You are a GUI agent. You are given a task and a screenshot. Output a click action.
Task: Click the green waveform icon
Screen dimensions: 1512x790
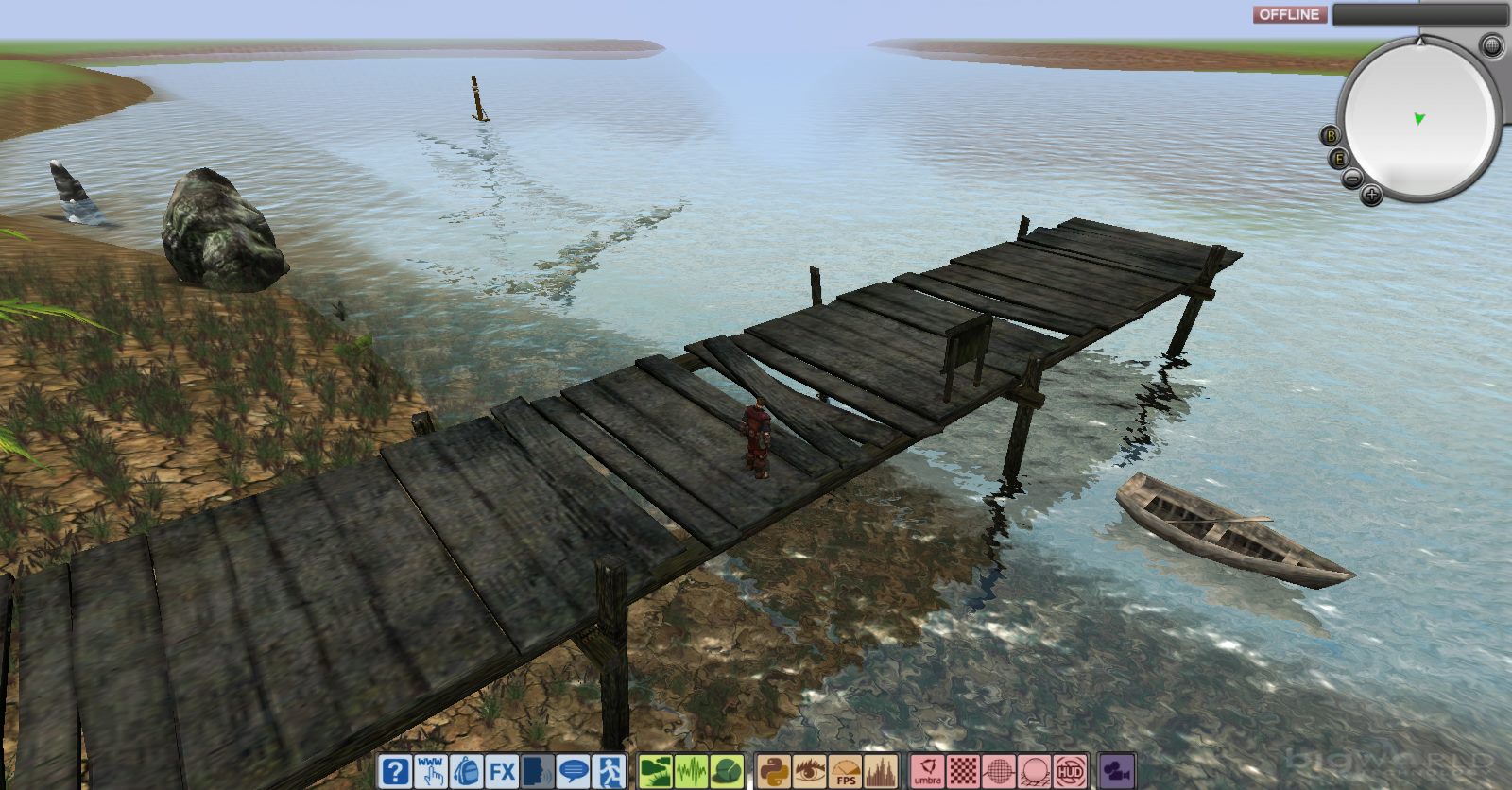pos(690,771)
